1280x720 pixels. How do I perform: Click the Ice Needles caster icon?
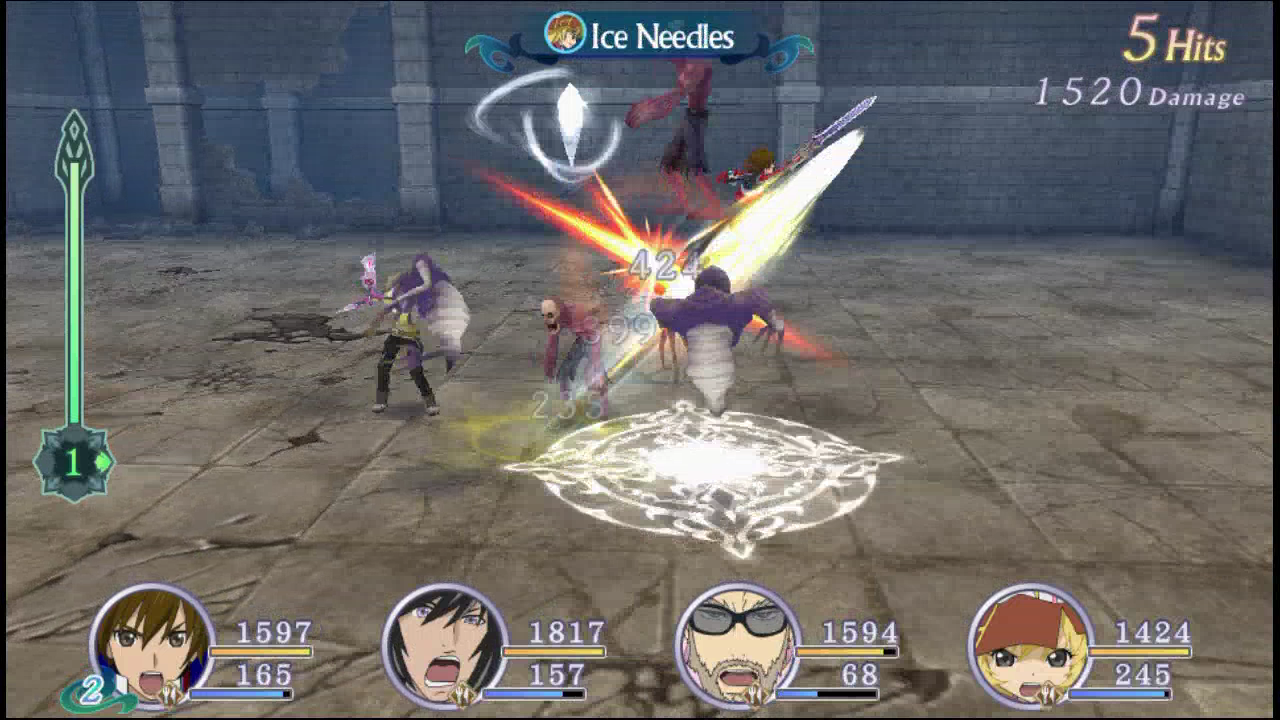pos(565,33)
